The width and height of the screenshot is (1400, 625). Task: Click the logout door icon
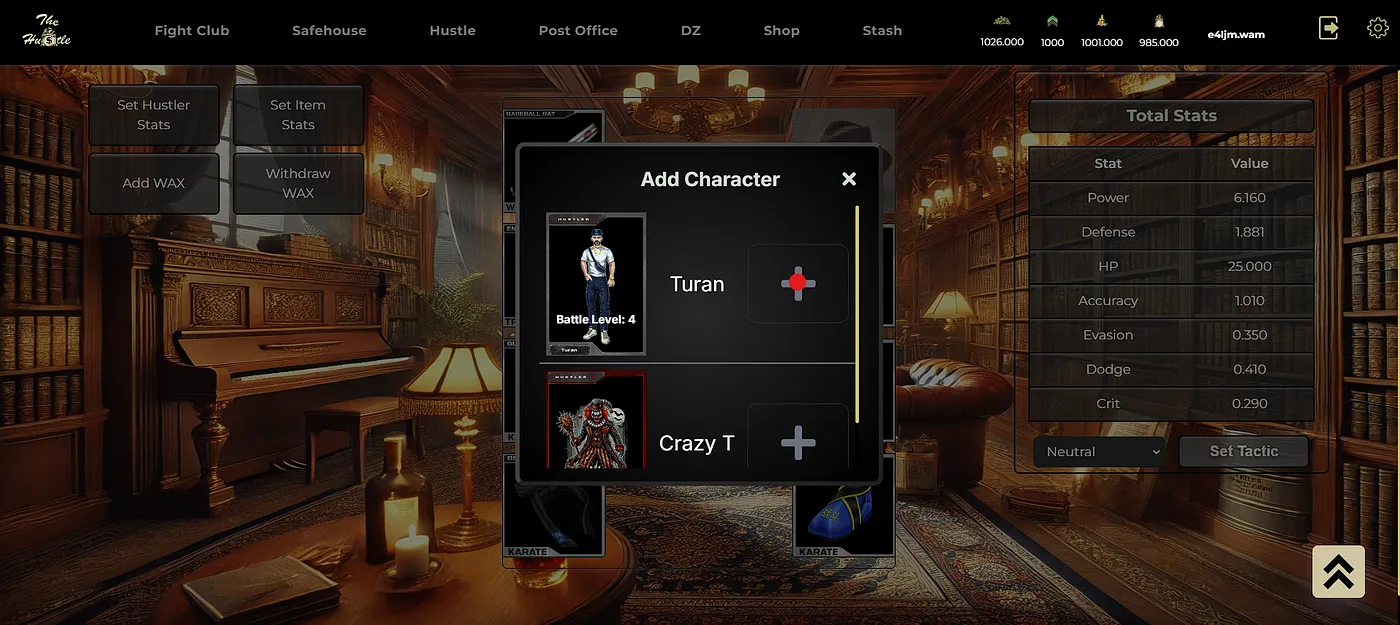[x=1329, y=28]
